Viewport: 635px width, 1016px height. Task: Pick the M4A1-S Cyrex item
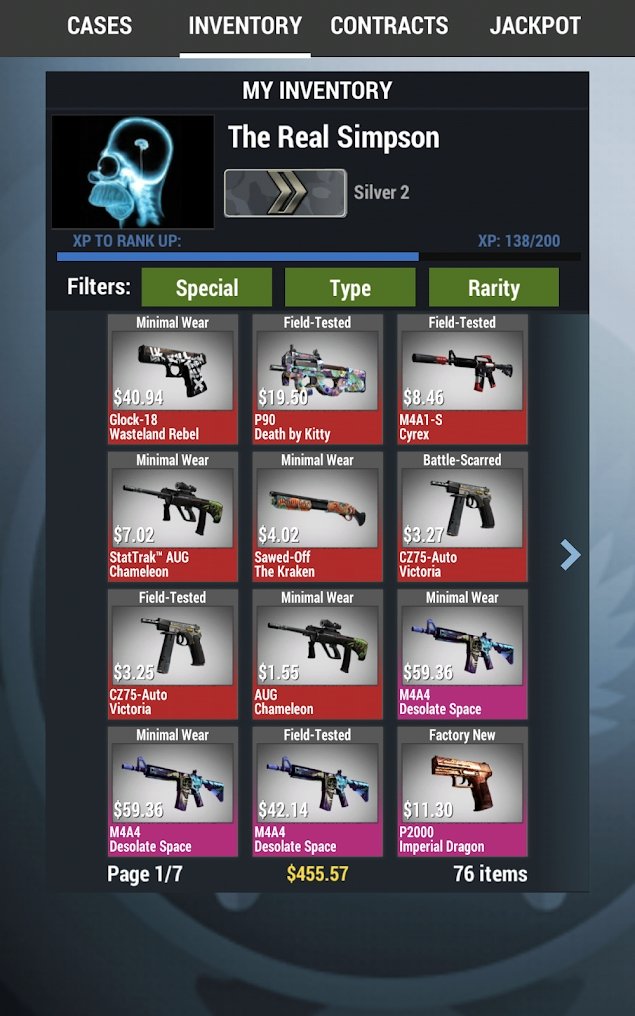coord(462,380)
